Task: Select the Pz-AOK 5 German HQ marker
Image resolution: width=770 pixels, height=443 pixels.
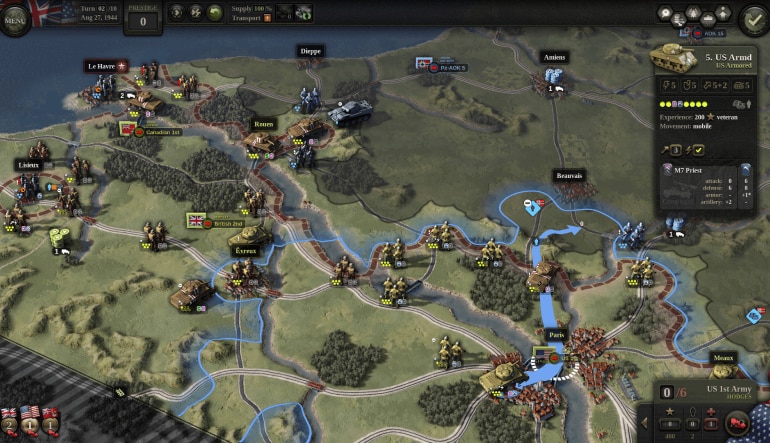Action: [x=425, y=64]
